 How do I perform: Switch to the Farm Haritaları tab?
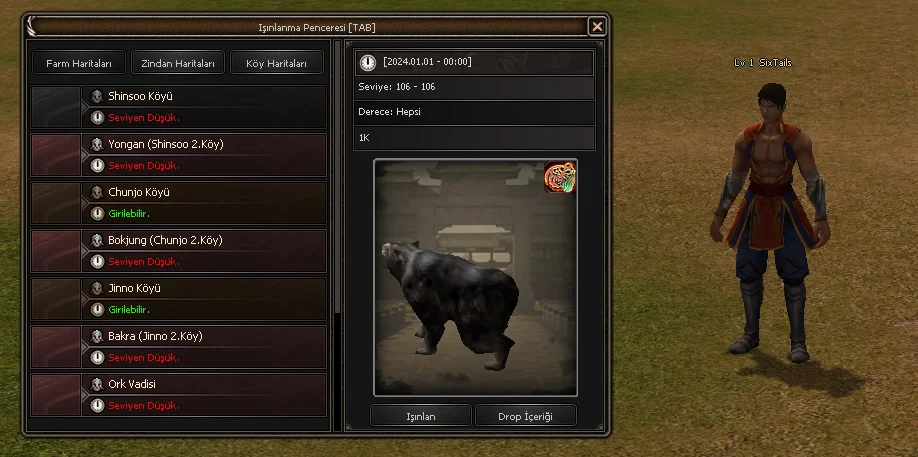78,63
